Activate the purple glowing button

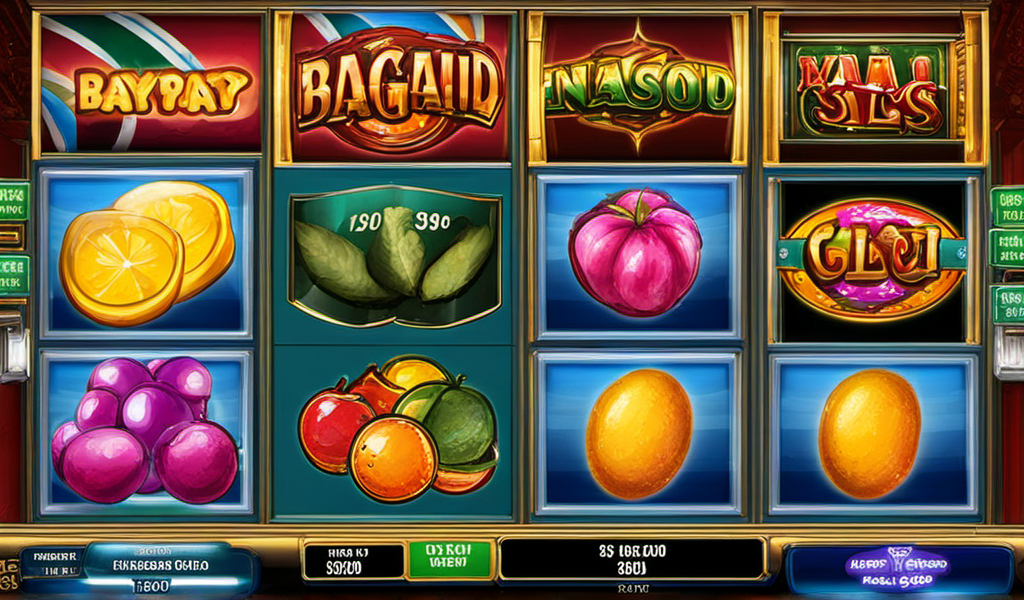[x=898, y=570]
